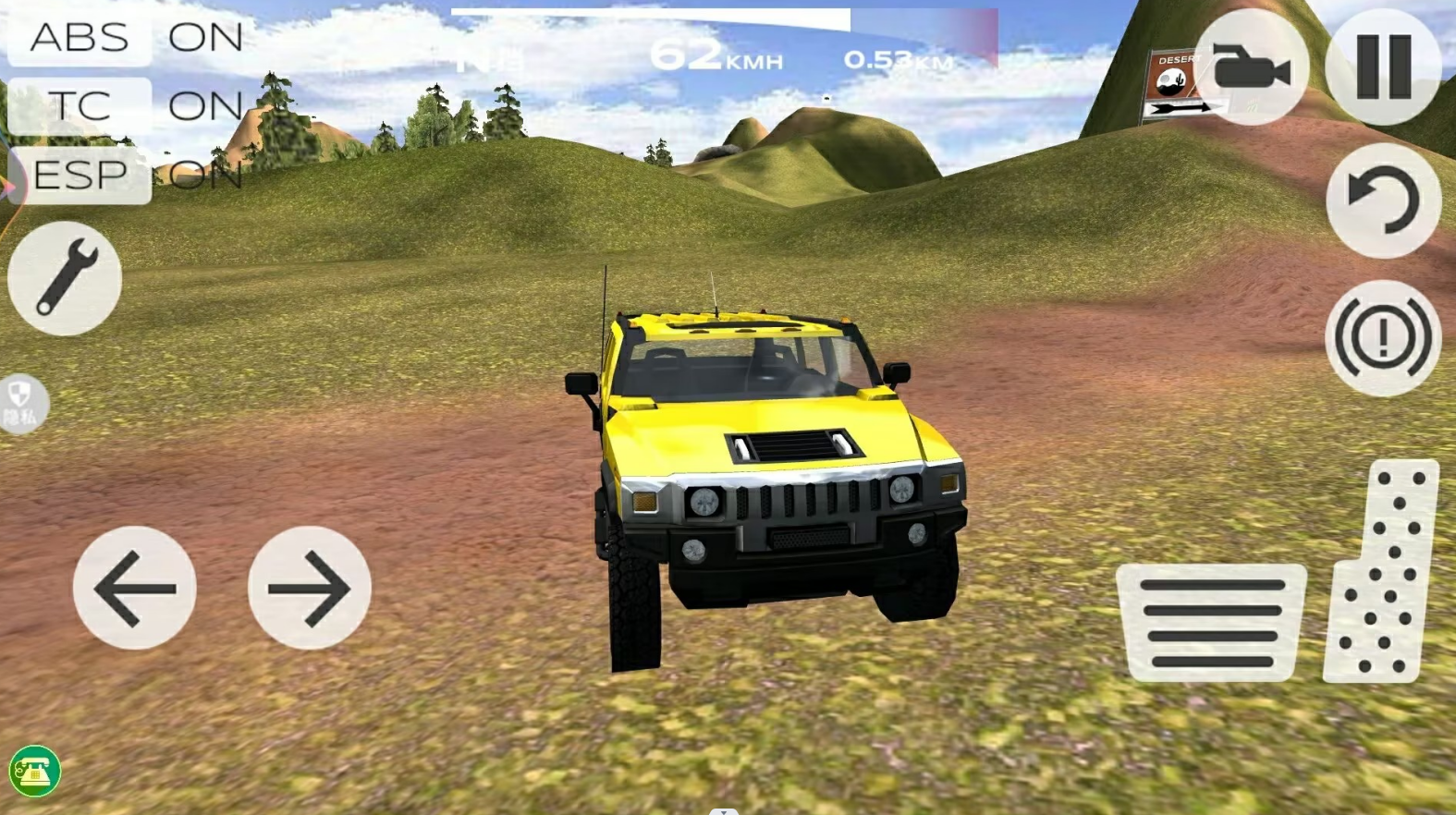Change the camera view
Image resolution: width=1456 pixels, height=815 pixels.
click(x=1251, y=67)
